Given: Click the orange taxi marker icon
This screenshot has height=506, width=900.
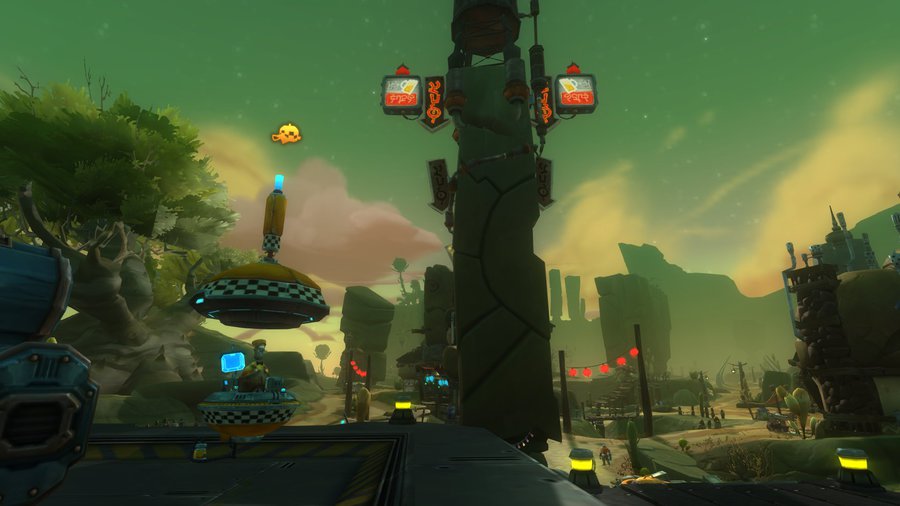Looking at the screenshot, I should pyautogui.click(x=287, y=134).
